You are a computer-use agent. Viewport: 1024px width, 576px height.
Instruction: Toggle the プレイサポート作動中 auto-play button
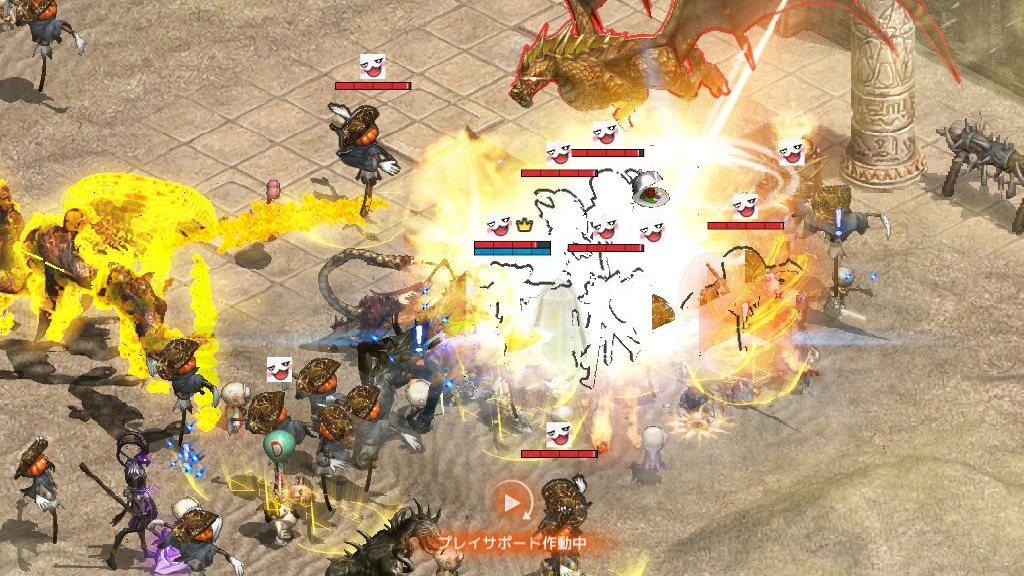[x=512, y=502]
